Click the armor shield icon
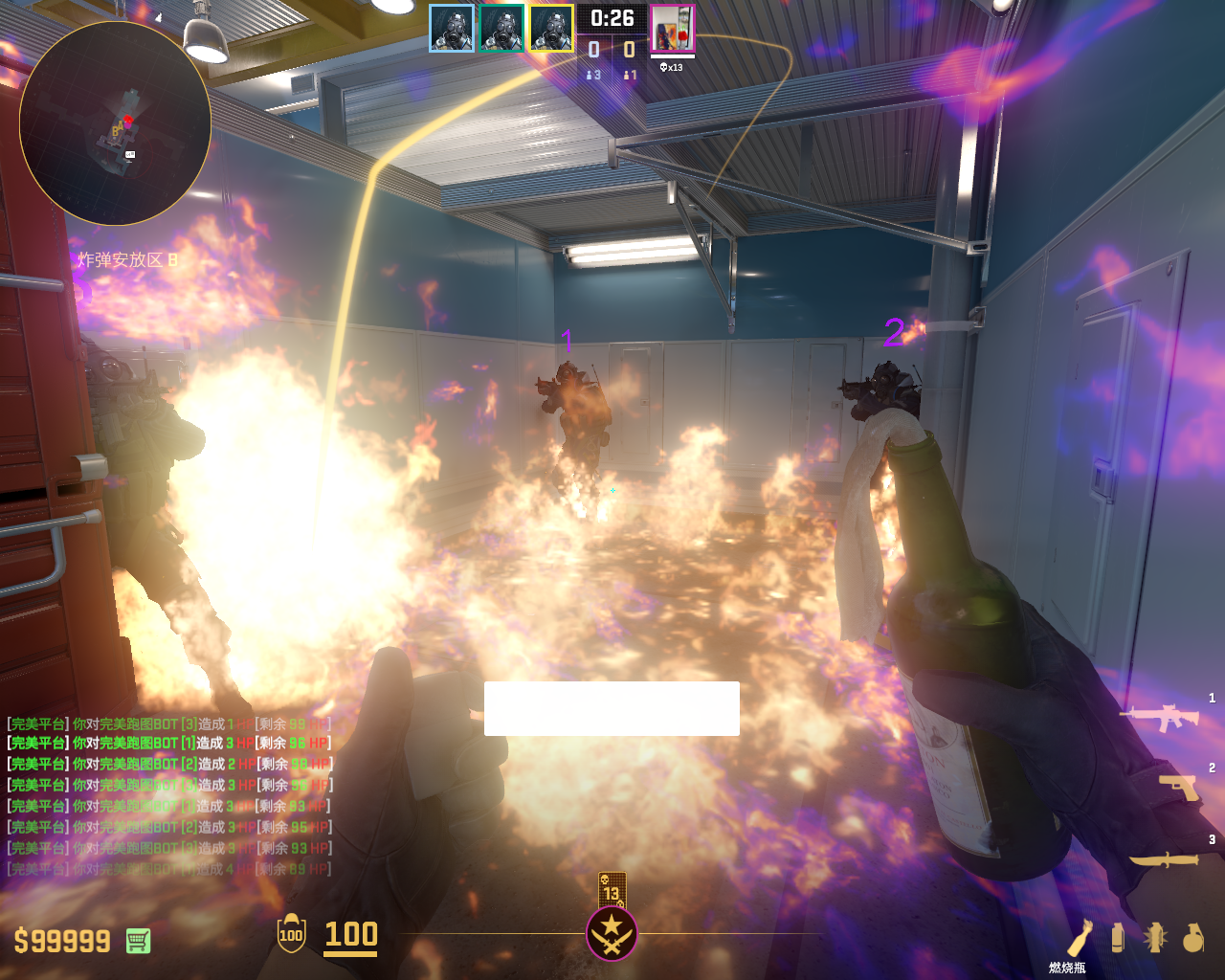Viewport: 1225px width, 980px height. pyautogui.click(x=291, y=934)
